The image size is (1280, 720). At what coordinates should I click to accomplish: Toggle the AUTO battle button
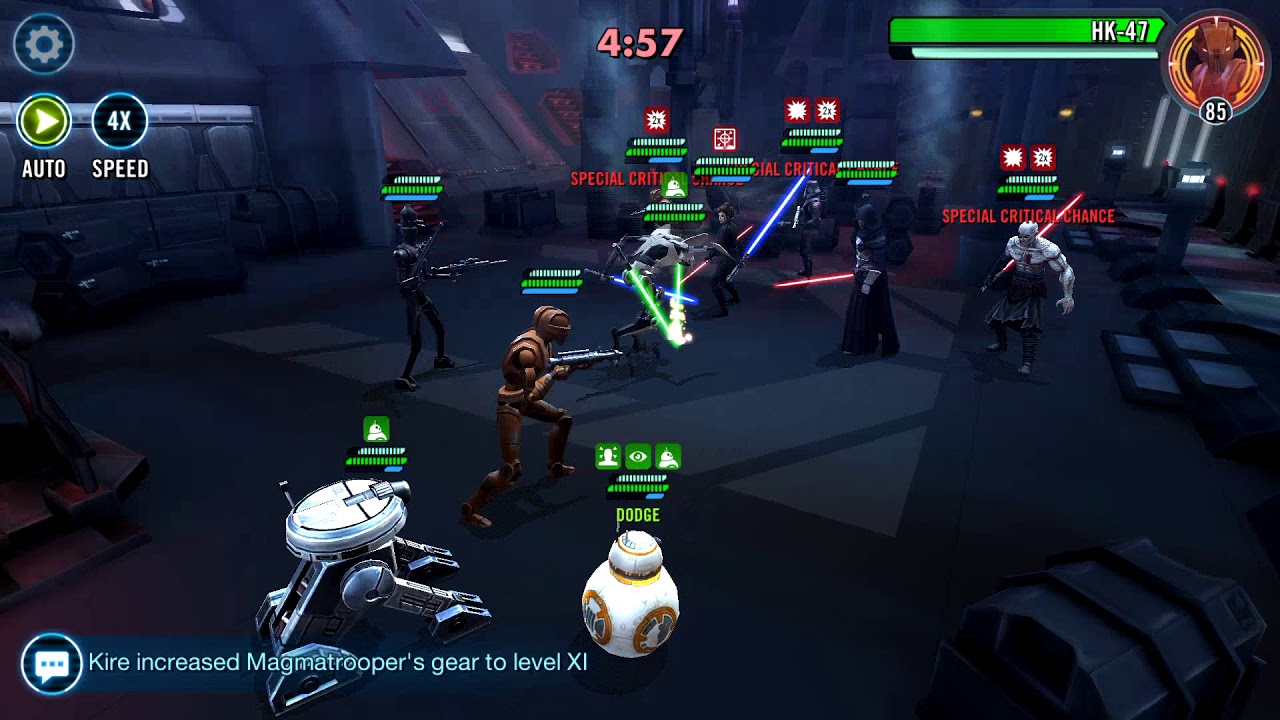44,122
